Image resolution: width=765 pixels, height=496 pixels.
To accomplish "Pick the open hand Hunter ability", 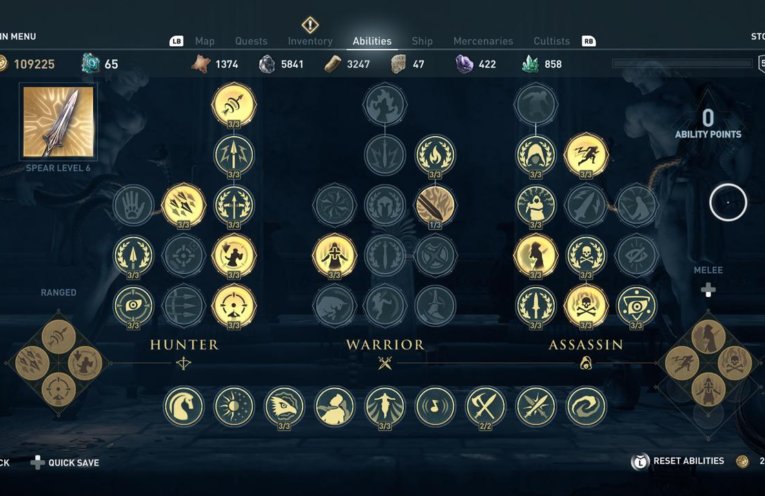I will [x=133, y=205].
